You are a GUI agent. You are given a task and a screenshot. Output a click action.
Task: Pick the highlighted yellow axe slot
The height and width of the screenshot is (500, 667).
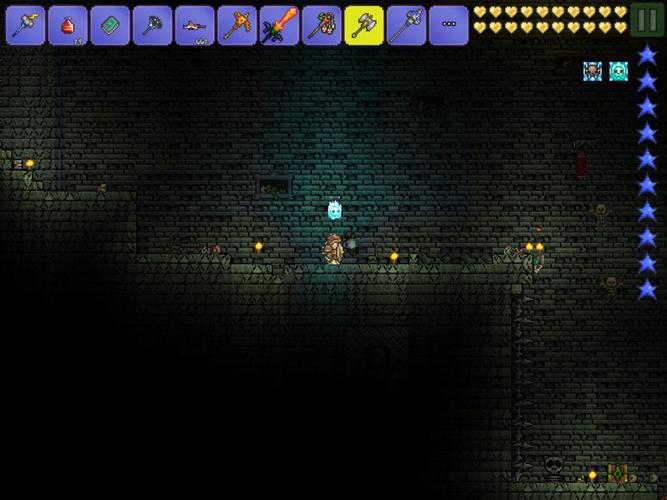click(364, 25)
